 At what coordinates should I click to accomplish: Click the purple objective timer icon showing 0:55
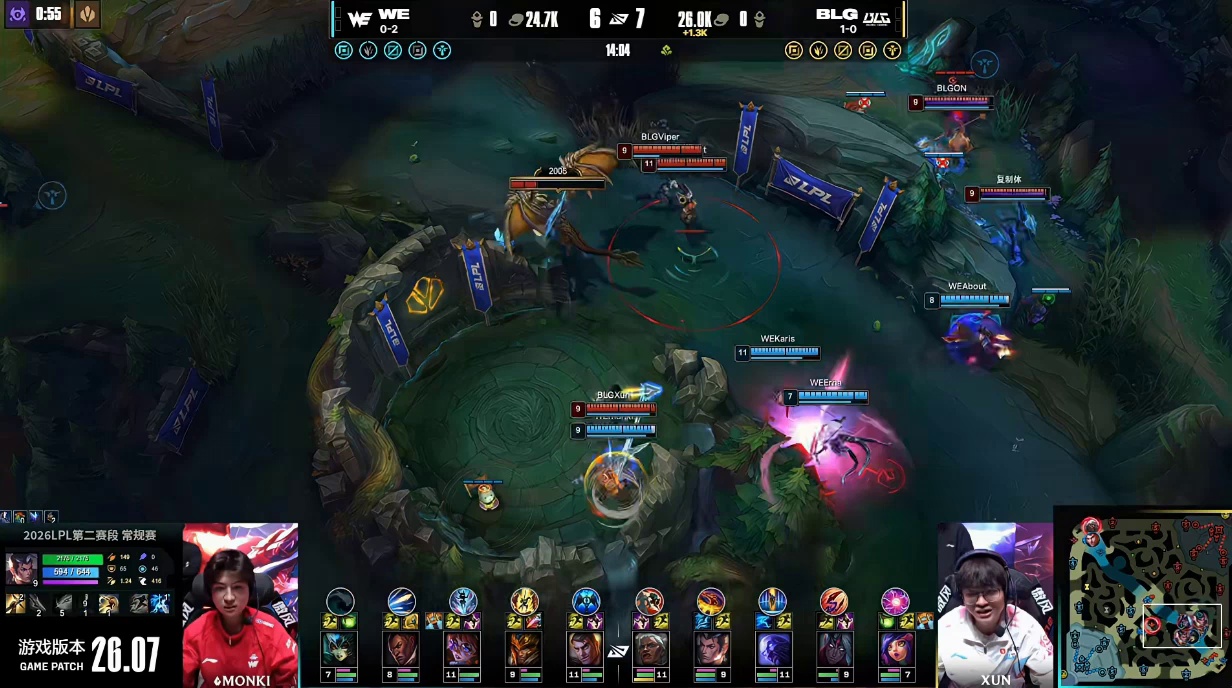point(17,14)
